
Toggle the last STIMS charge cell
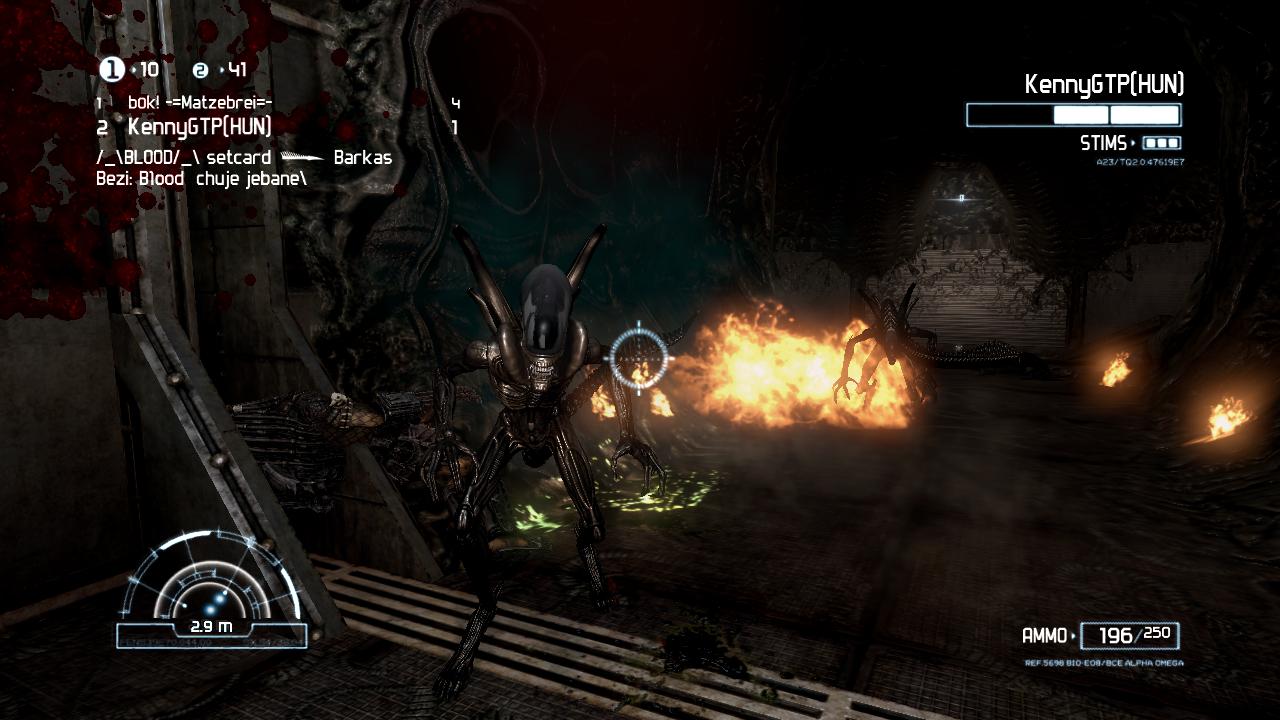point(1171,142)
